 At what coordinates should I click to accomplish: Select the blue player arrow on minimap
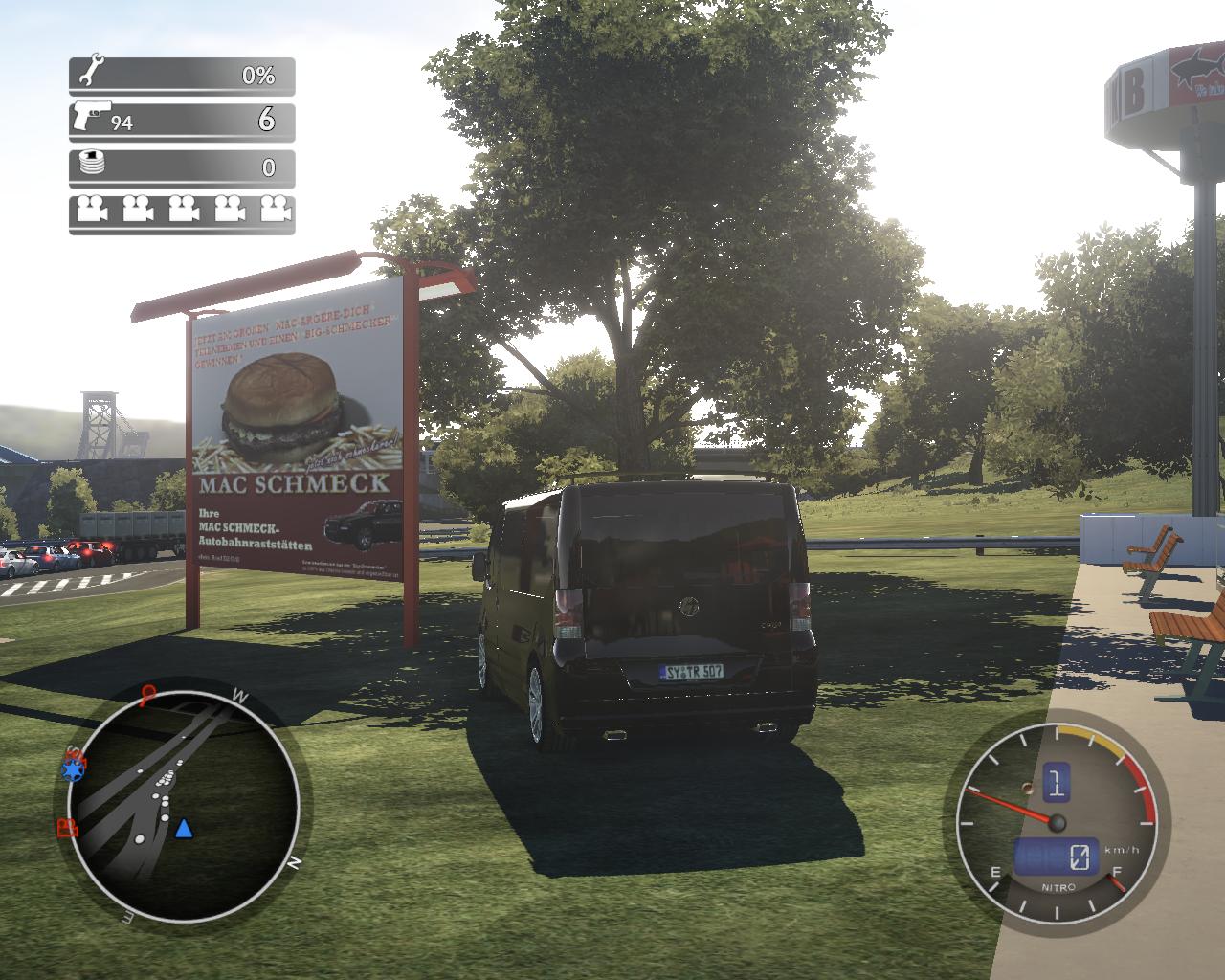point(184,828)
